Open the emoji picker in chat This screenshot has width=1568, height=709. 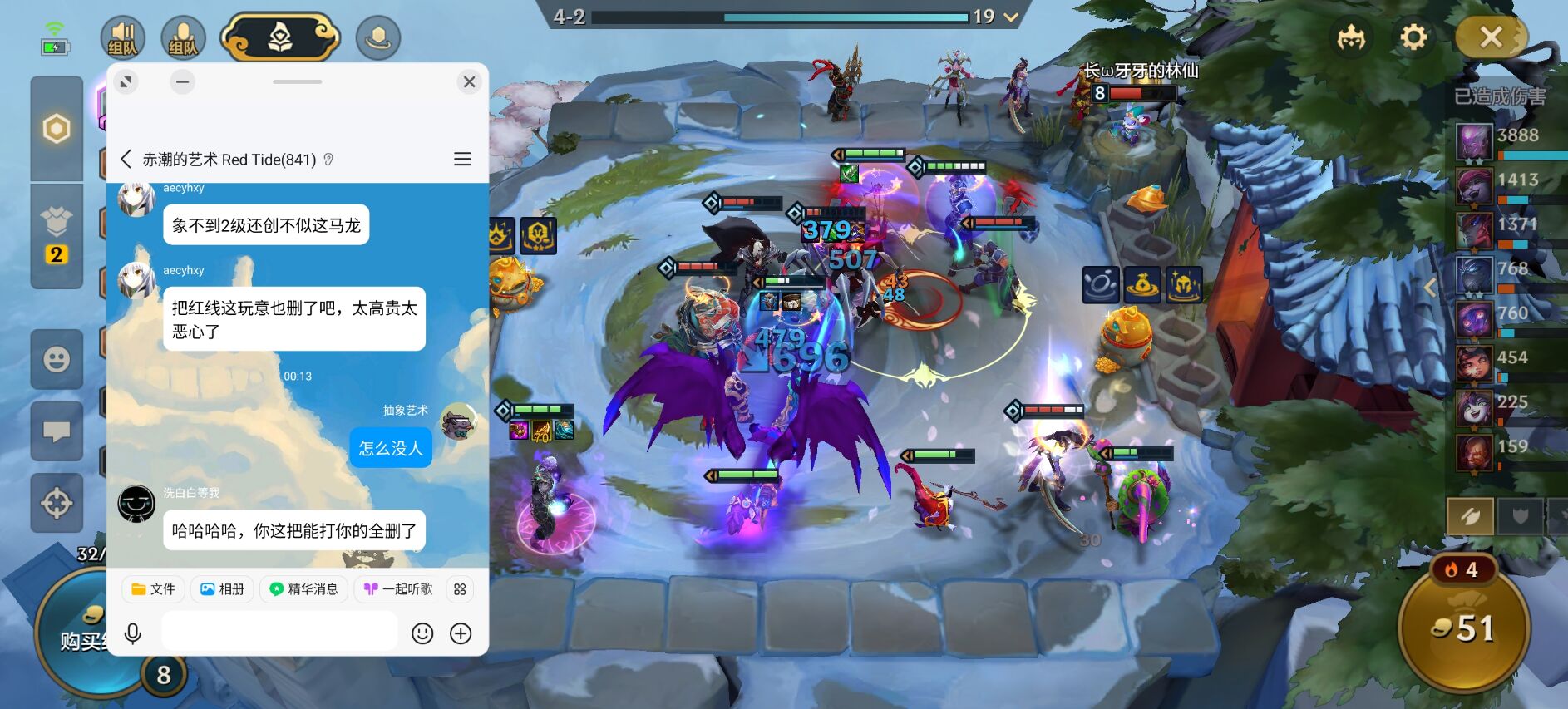[x=422, y=633]
